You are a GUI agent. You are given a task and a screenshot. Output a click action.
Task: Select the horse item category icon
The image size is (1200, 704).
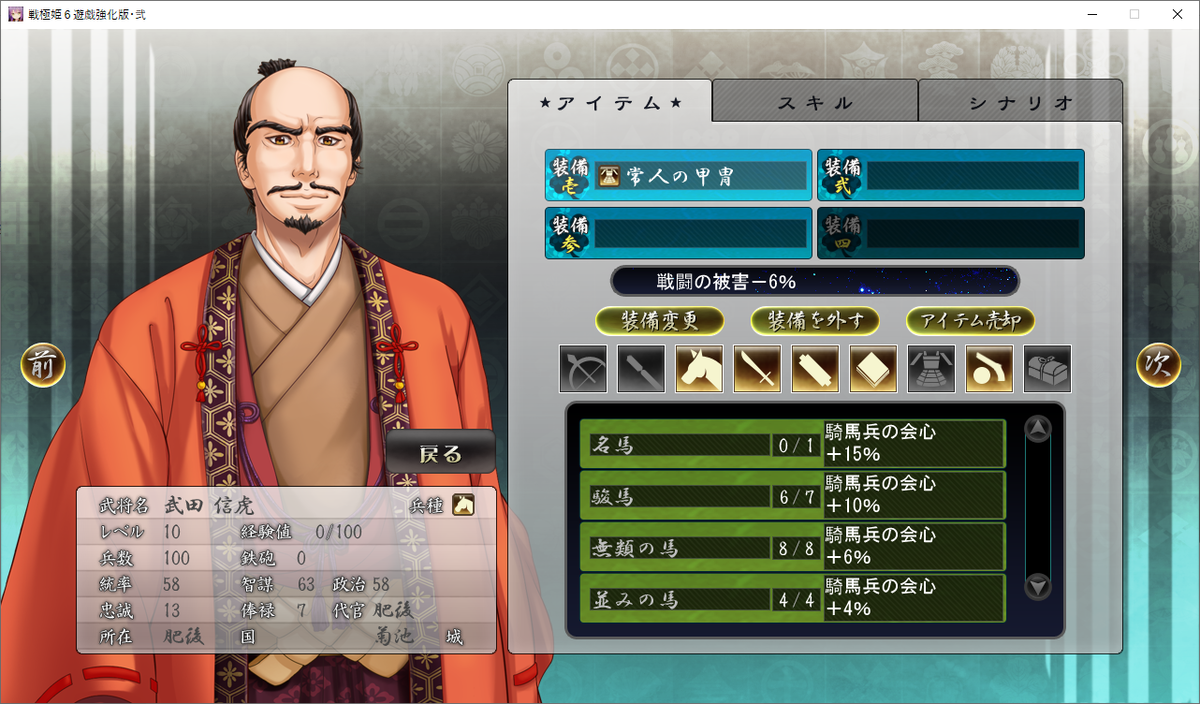click(699, 369)
